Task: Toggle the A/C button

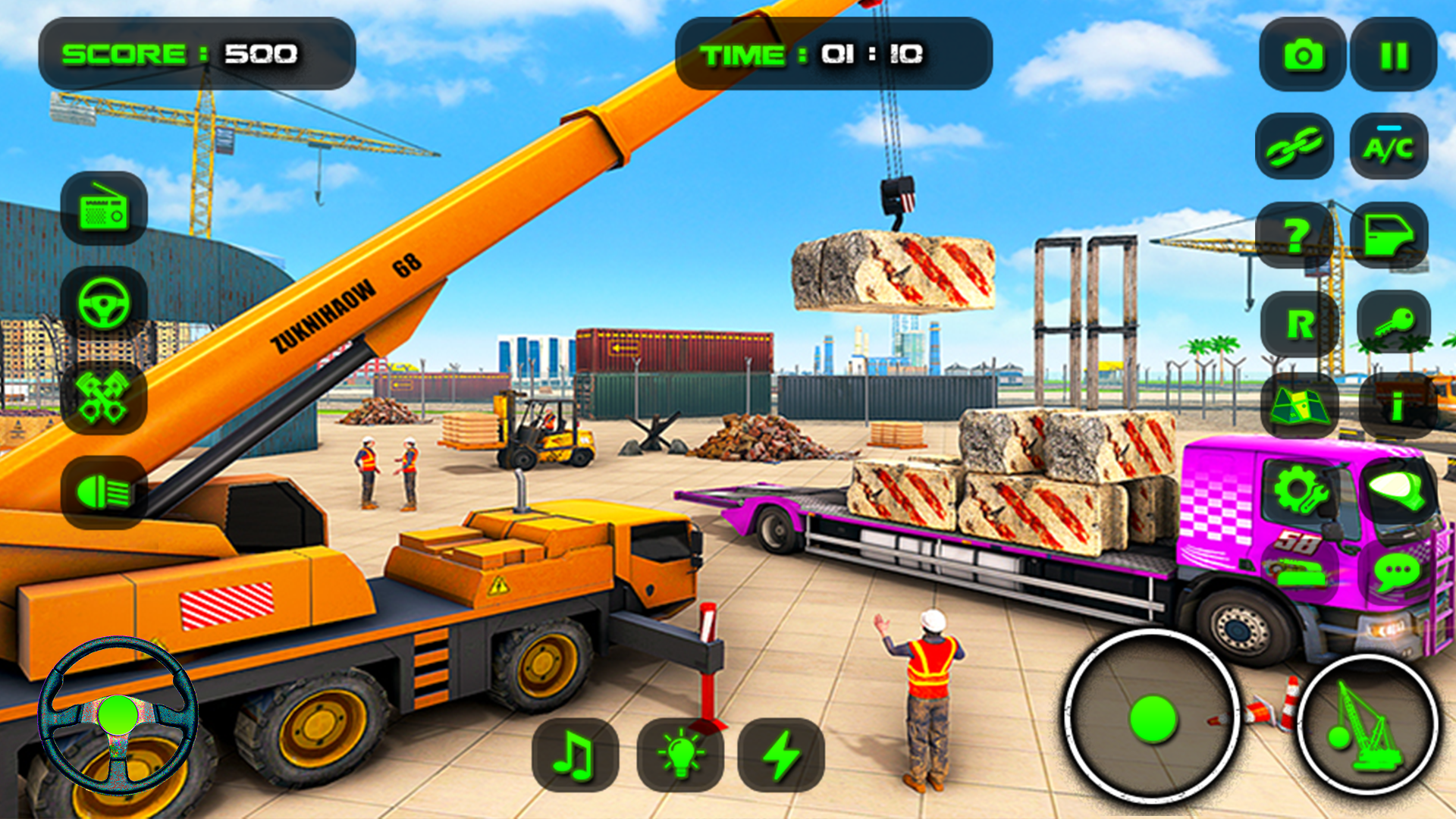Action: point(1389,146)
